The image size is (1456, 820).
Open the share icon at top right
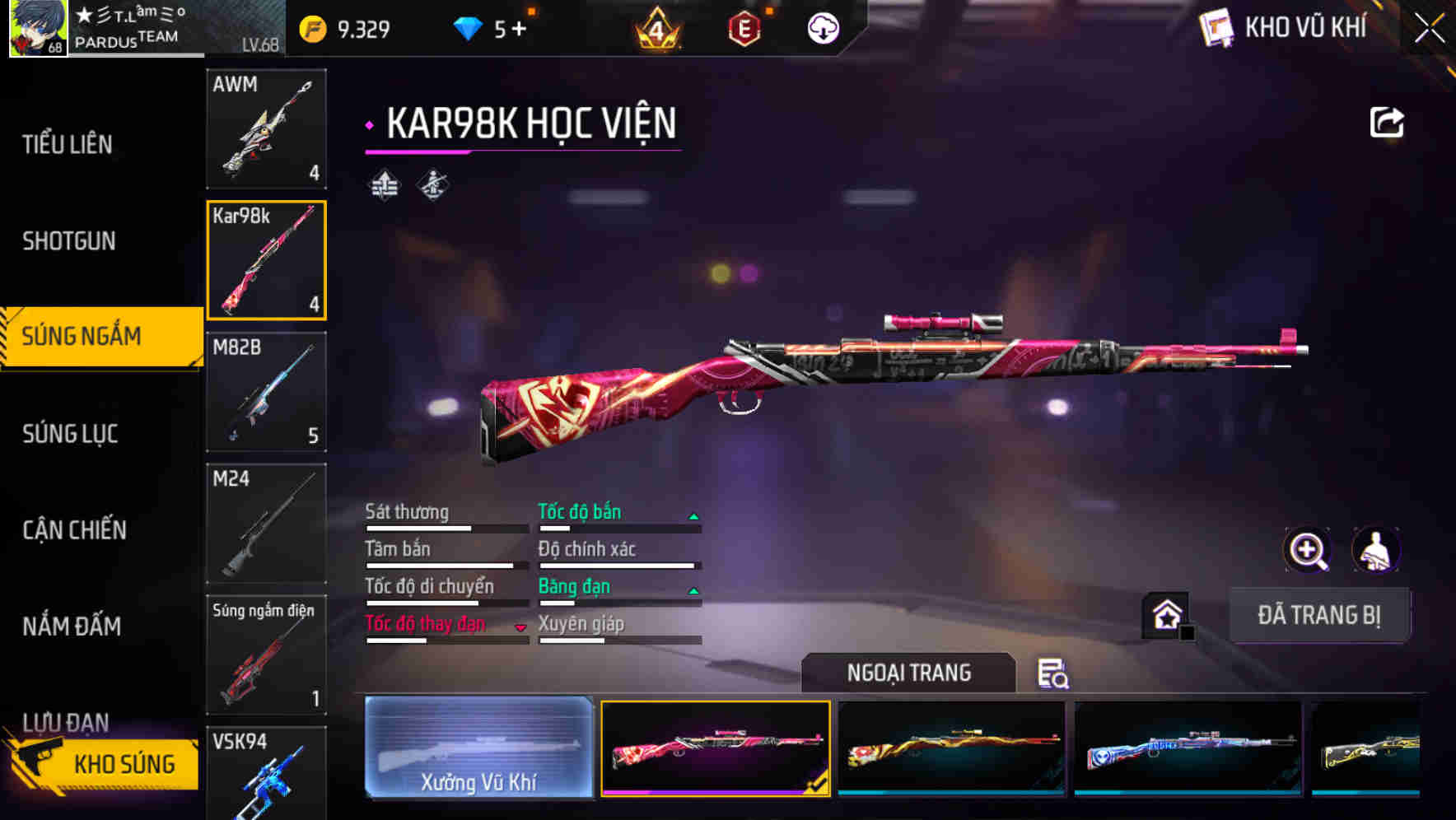pyautogui.click(x=1387, y=121)
